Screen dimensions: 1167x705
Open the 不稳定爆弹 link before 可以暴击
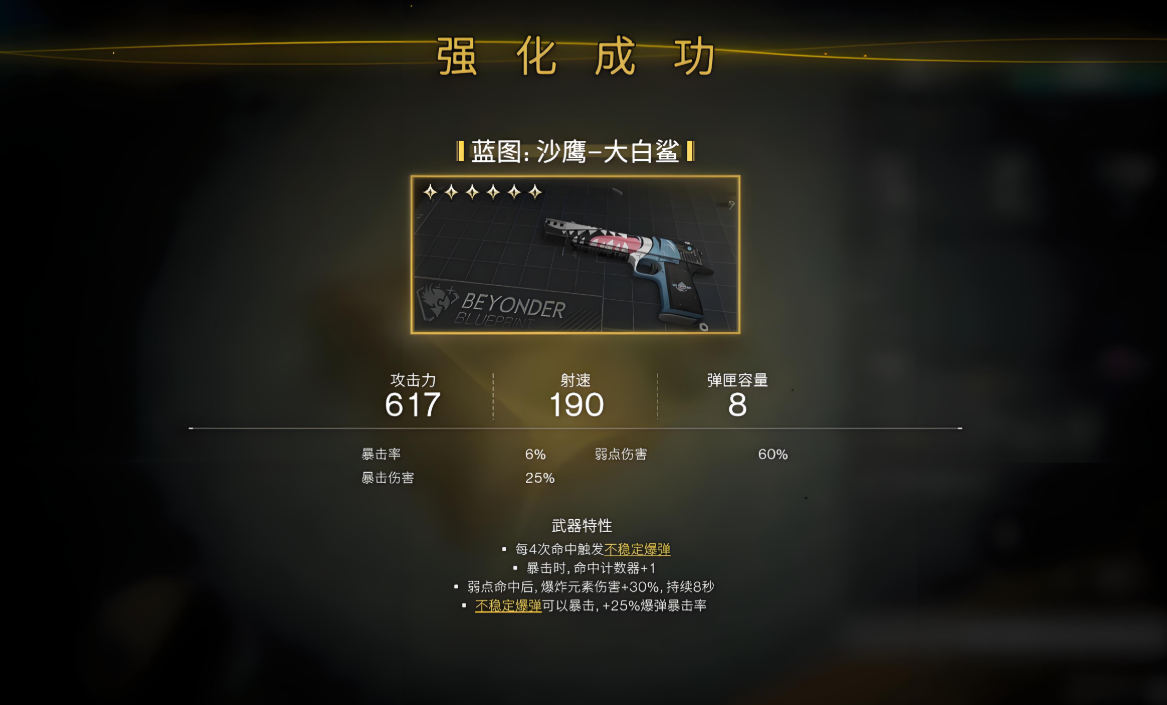tap(508, 605)
